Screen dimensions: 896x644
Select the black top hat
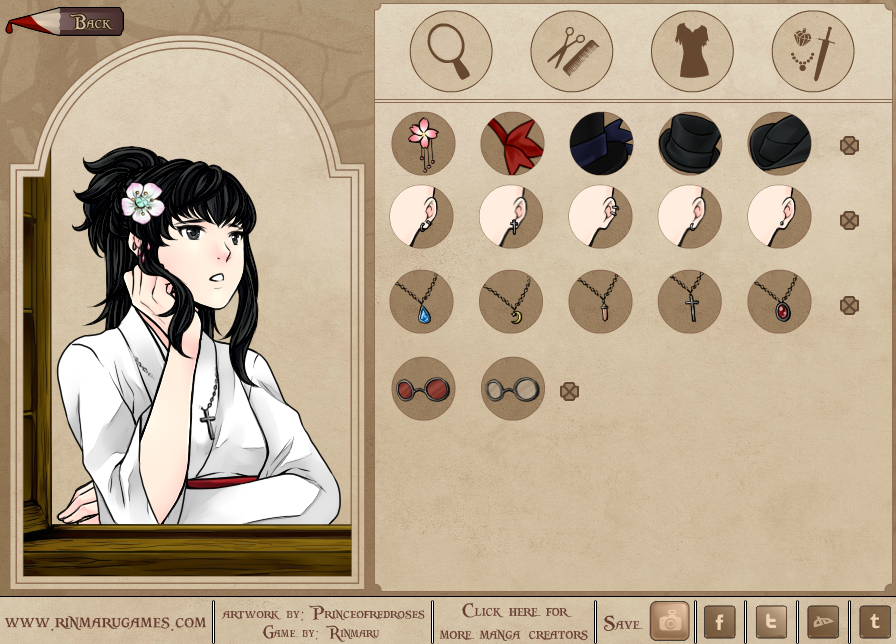point(690,143)
